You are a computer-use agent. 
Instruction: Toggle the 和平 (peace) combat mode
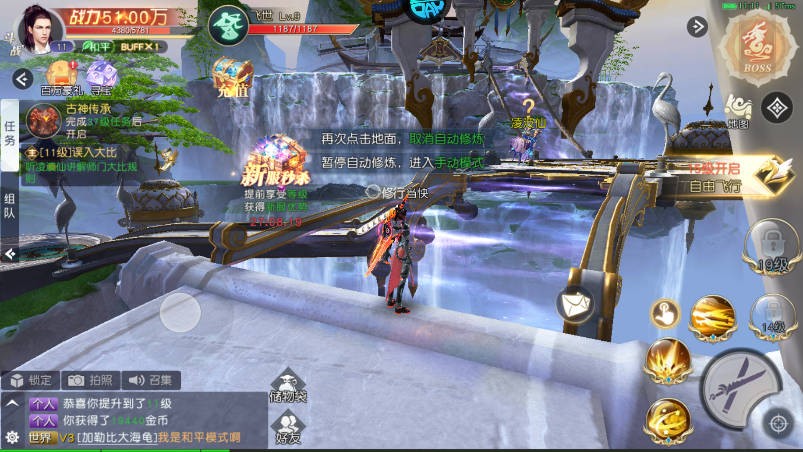tap(96, 46)
